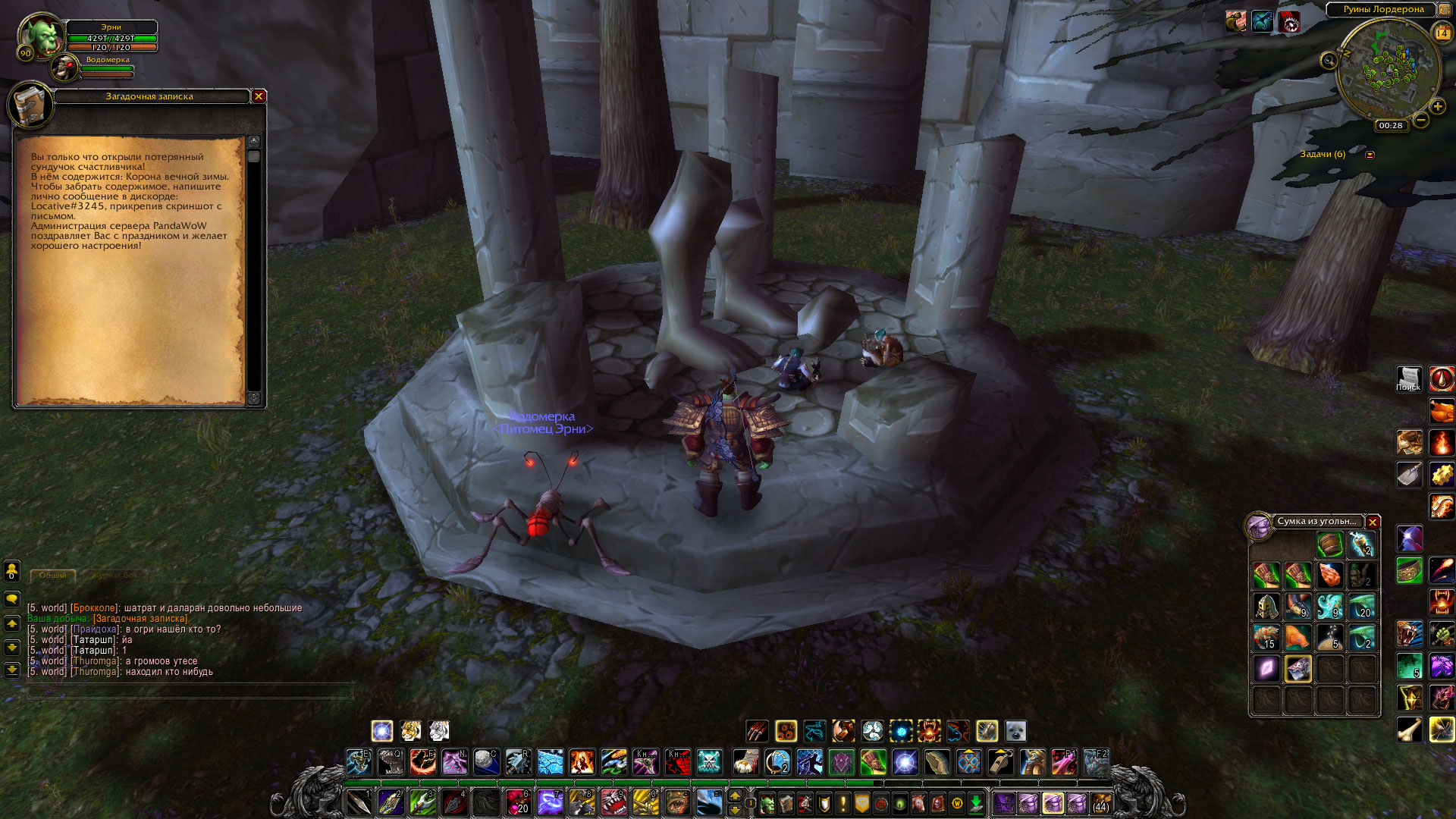Click the Поиск scroll icon

pos(1408,378)
